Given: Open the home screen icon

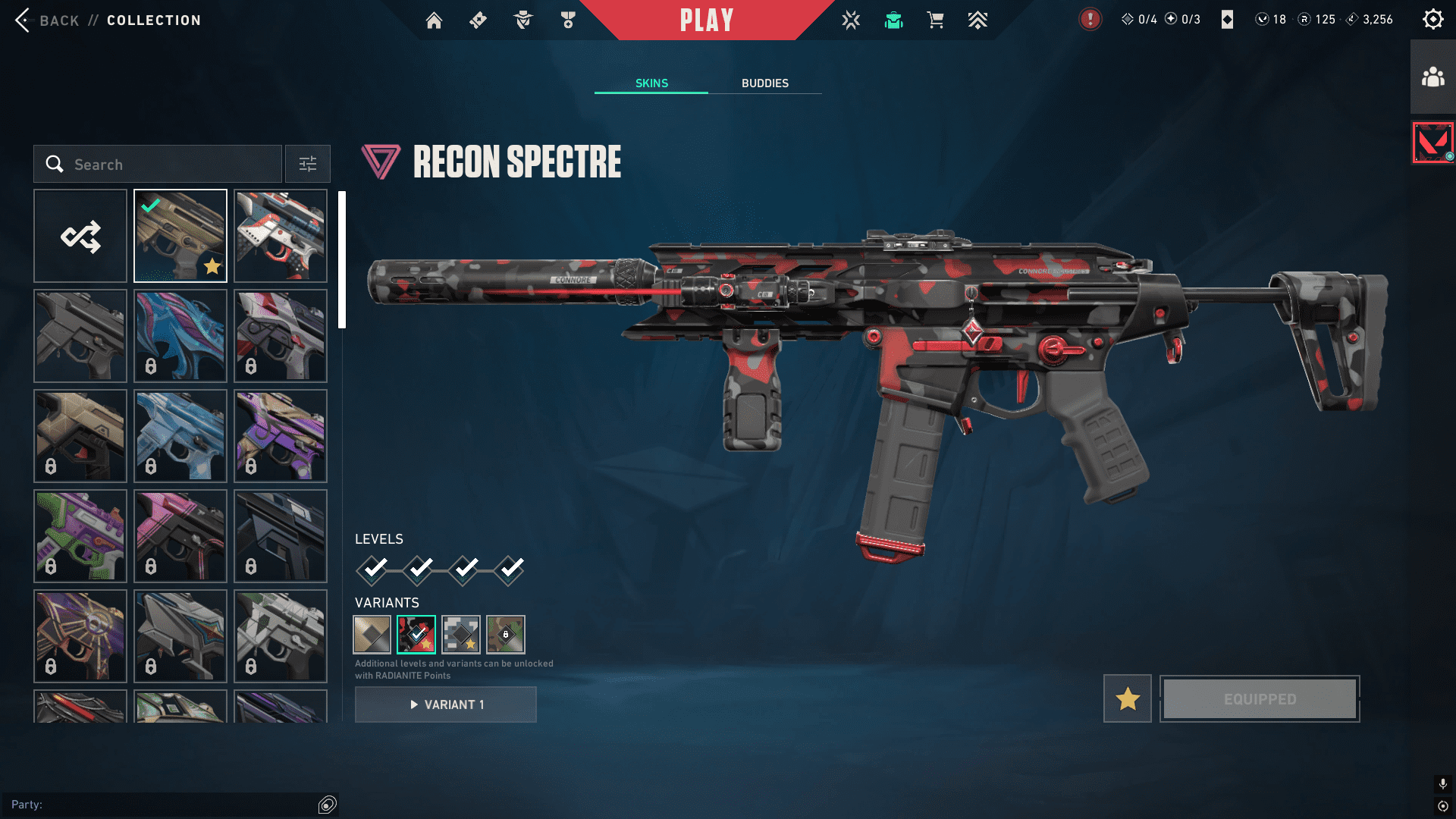Looking at the screenshot, I should click(x=434, y=20).
